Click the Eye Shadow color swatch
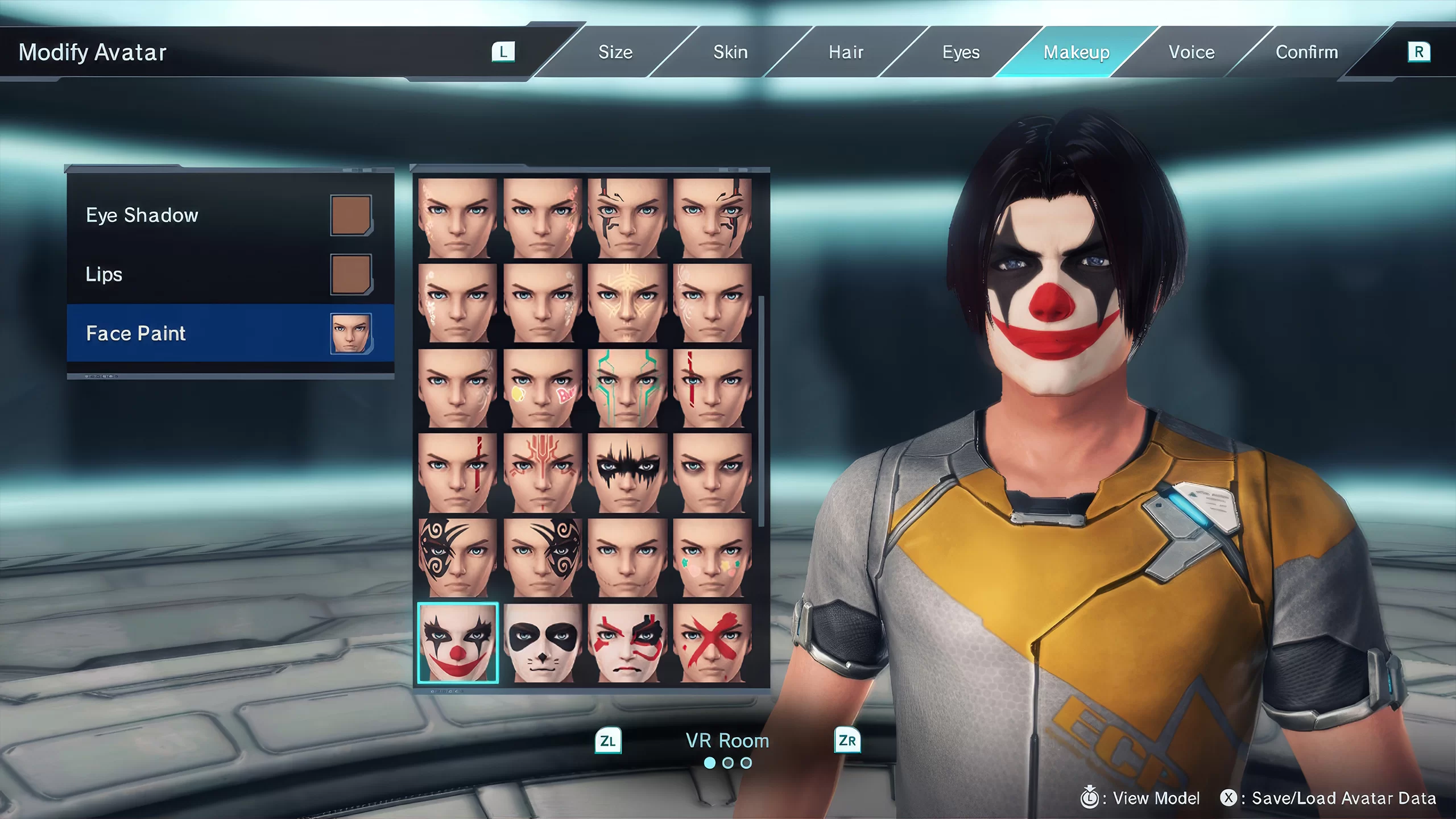 351,215
